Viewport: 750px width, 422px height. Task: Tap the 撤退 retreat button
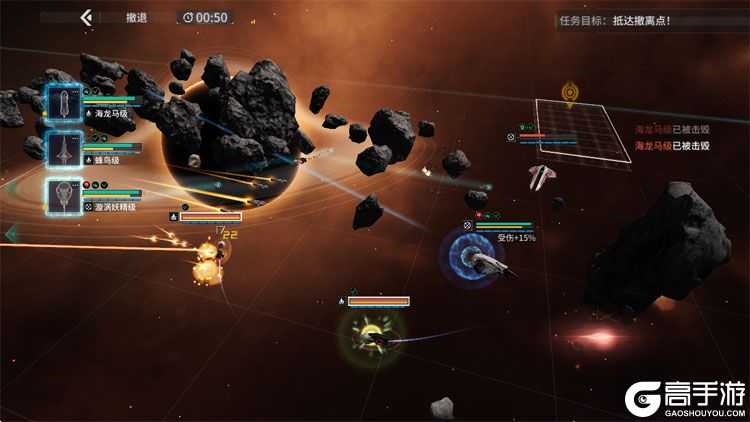coord(137,17)
